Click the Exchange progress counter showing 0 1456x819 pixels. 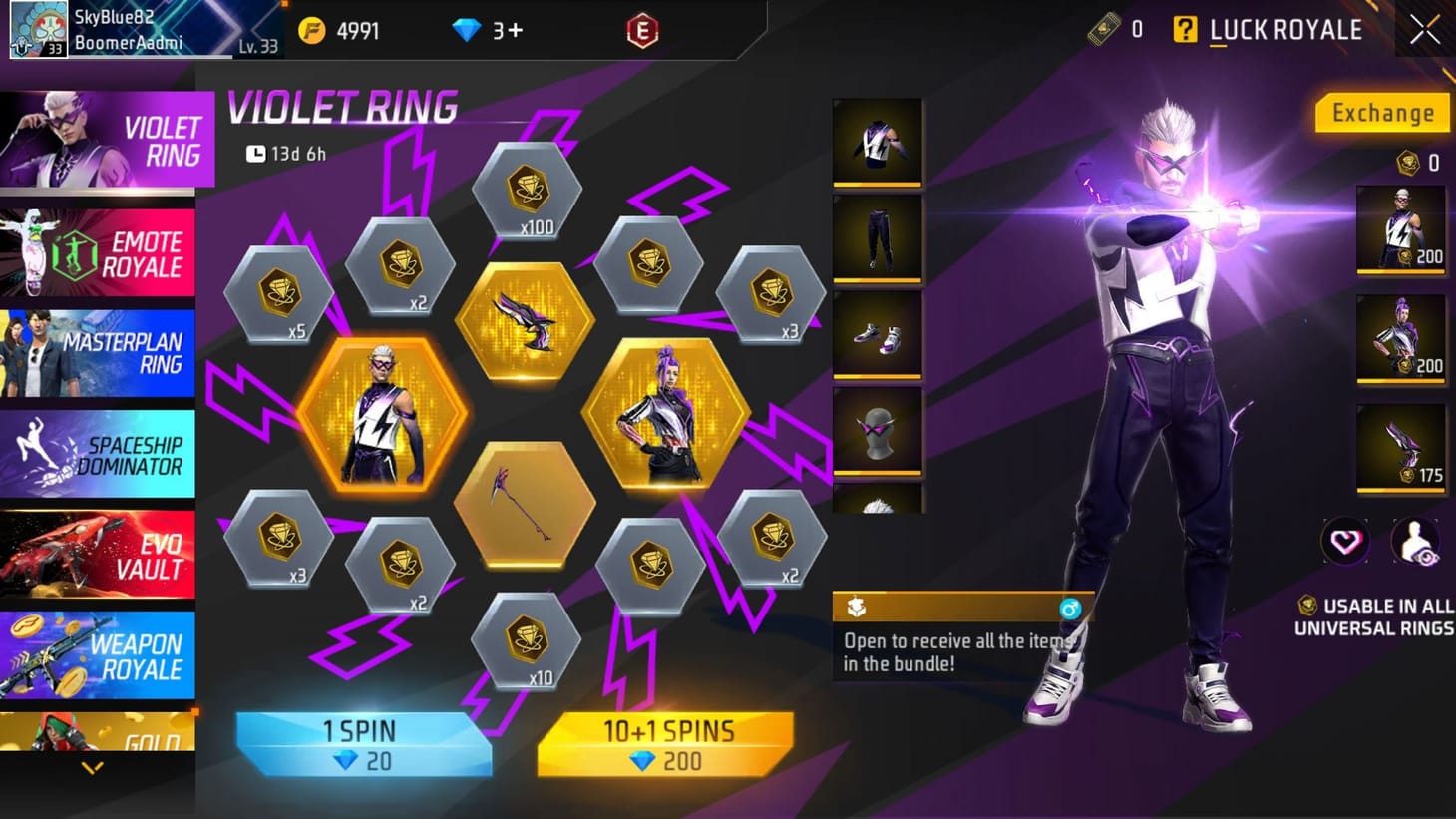coord(1419,160)
